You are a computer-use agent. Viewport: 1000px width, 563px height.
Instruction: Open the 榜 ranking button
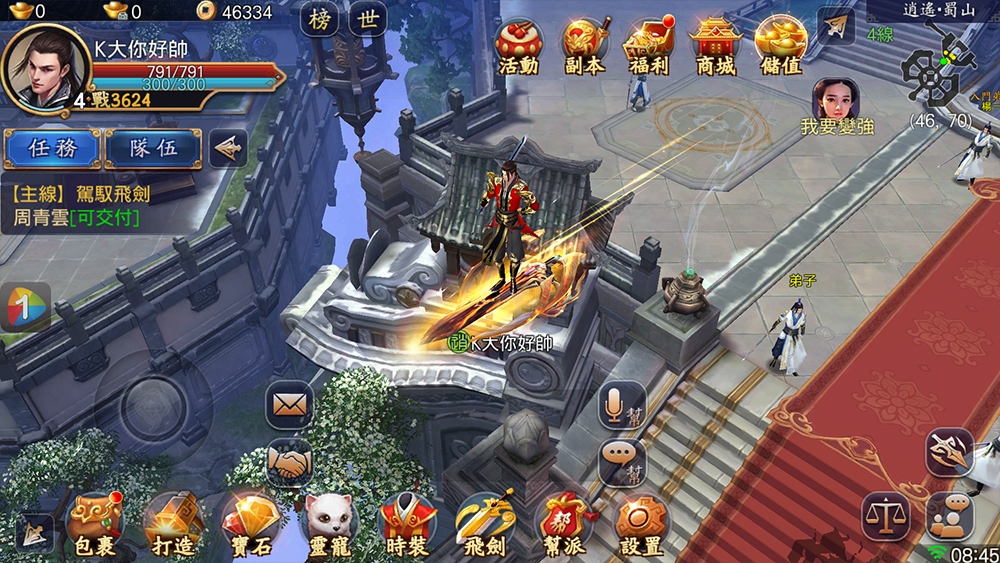pyautogui.click(x=320, y=19)
